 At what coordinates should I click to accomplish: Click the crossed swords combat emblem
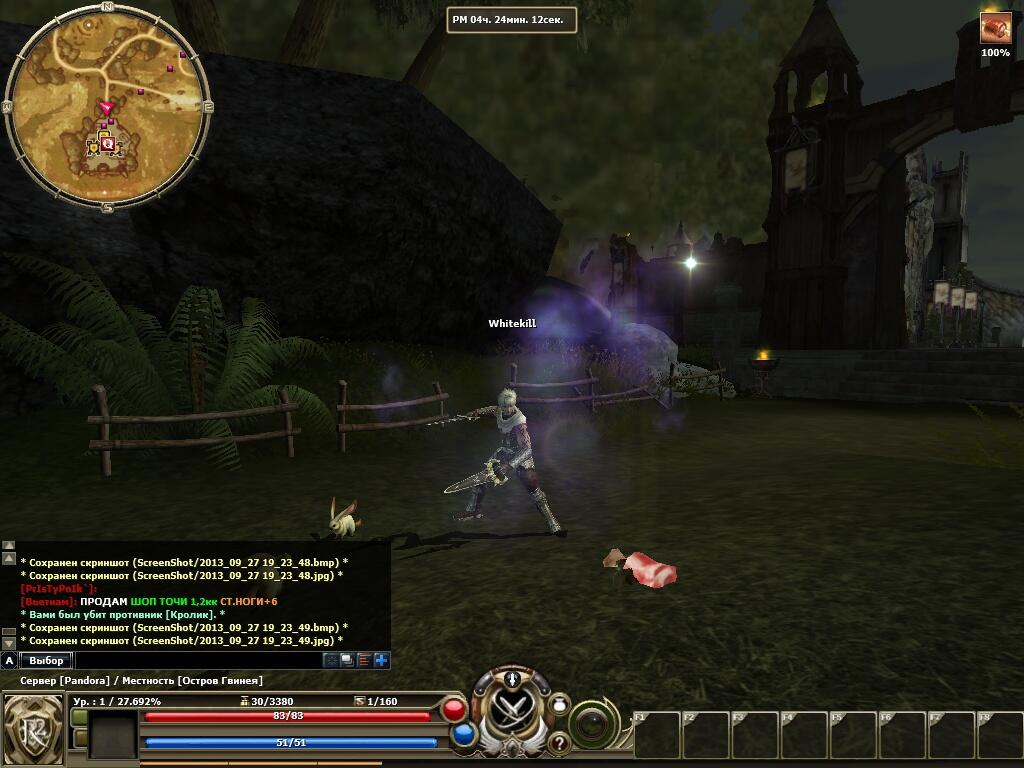pyautogui.click(x=513, y=714)
